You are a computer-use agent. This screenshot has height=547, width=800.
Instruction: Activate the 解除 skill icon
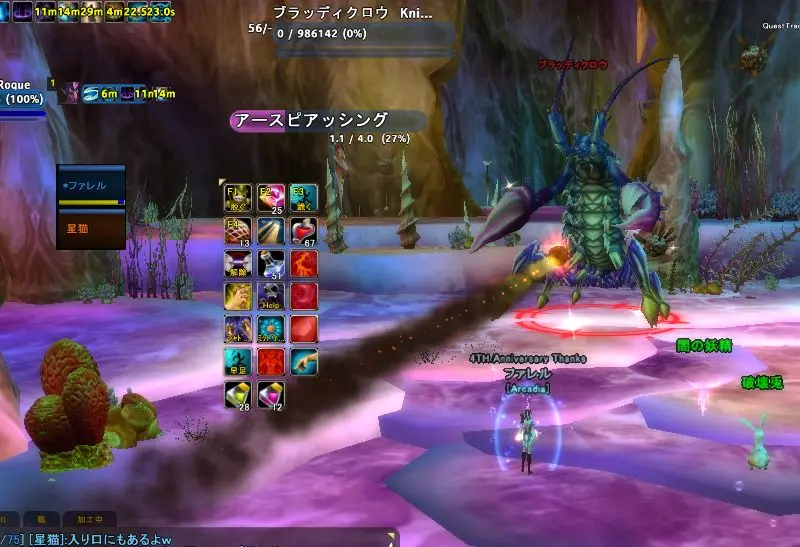click(238, 264)
